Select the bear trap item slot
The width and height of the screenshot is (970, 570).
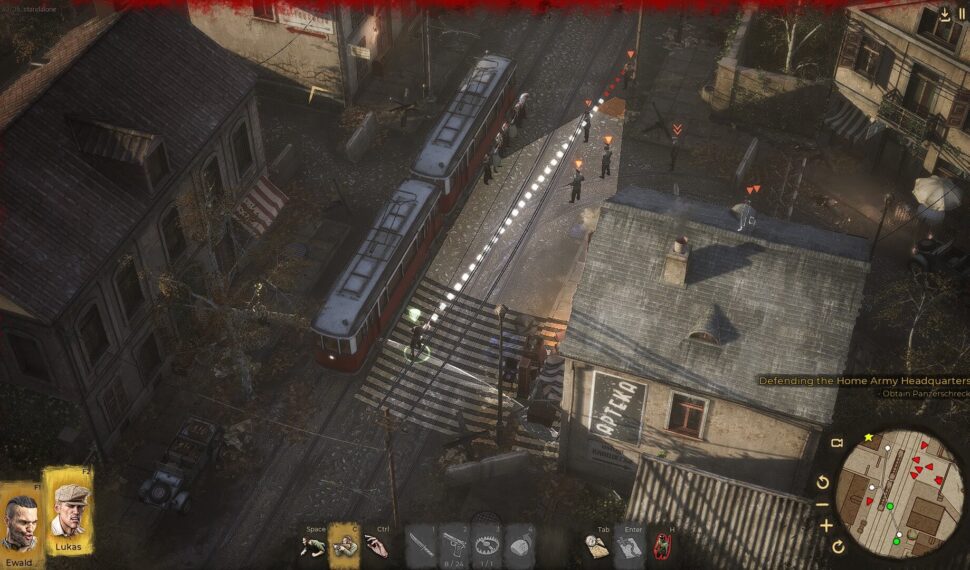(486, 545)
